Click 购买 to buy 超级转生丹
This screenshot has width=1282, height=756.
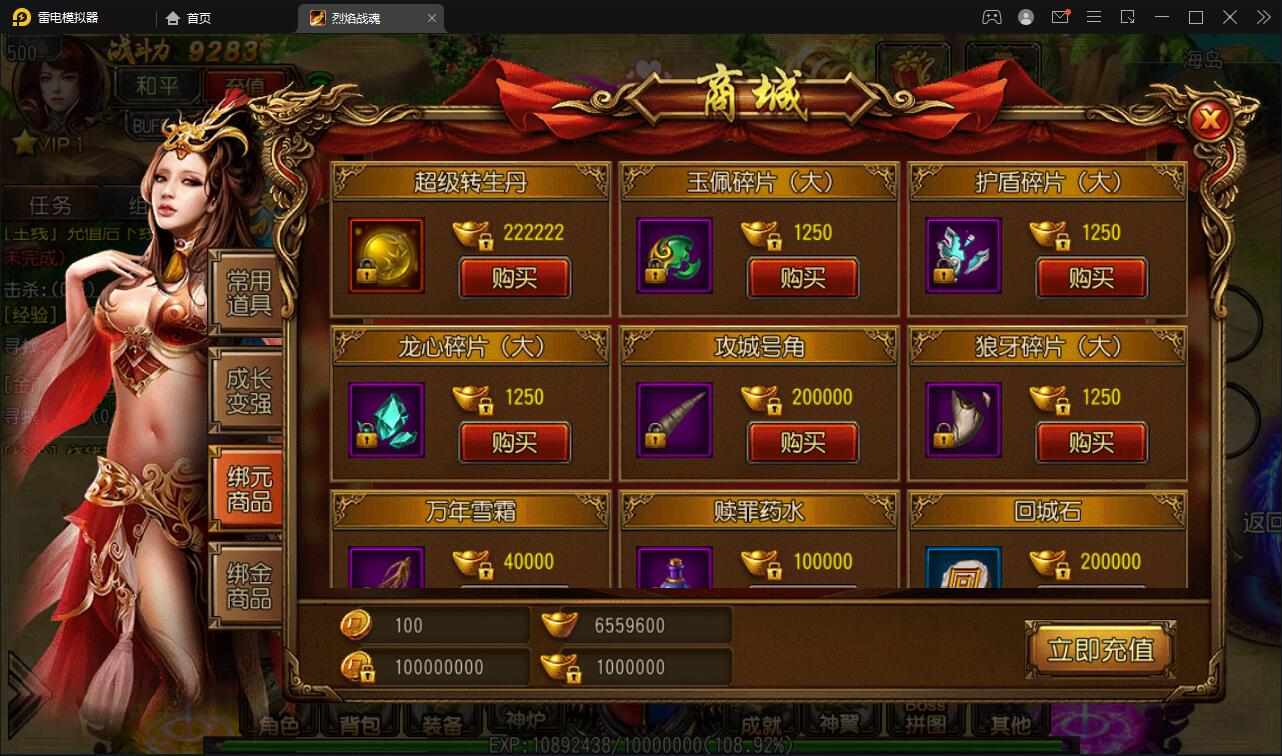point(515,279)
